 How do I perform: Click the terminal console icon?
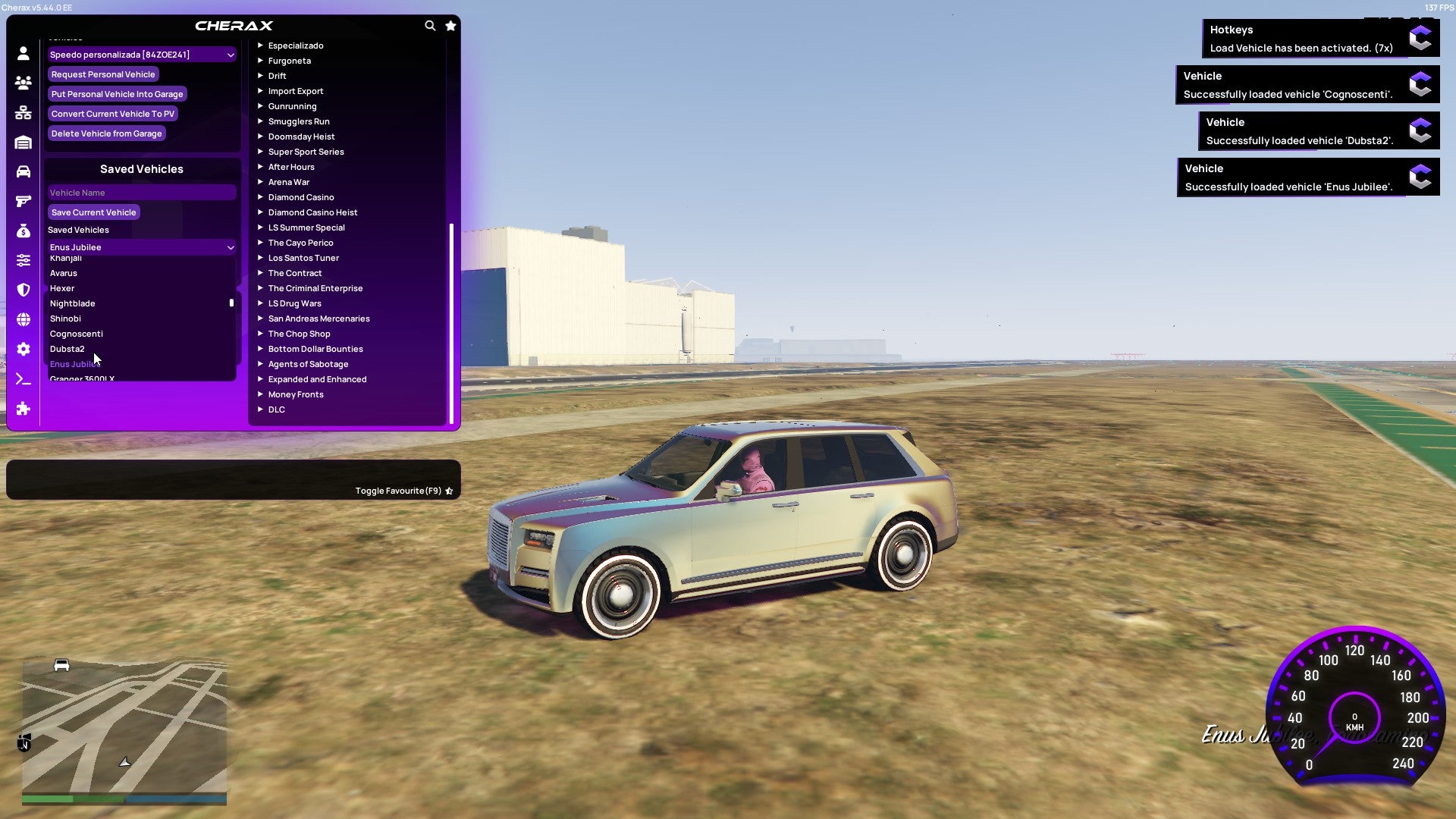(x=24, y=379)
